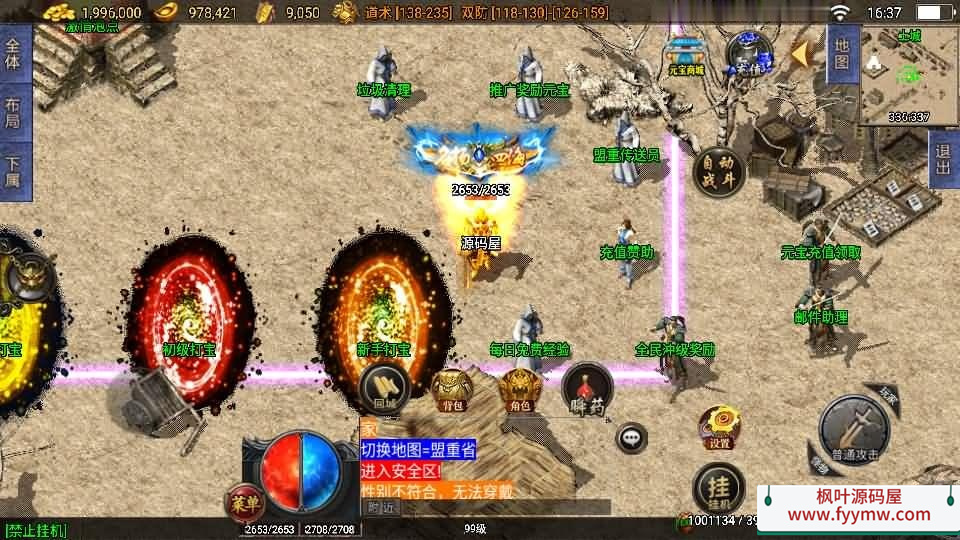
Task: Open the chat speech bubble button
Action: click(x=631, y=438)
